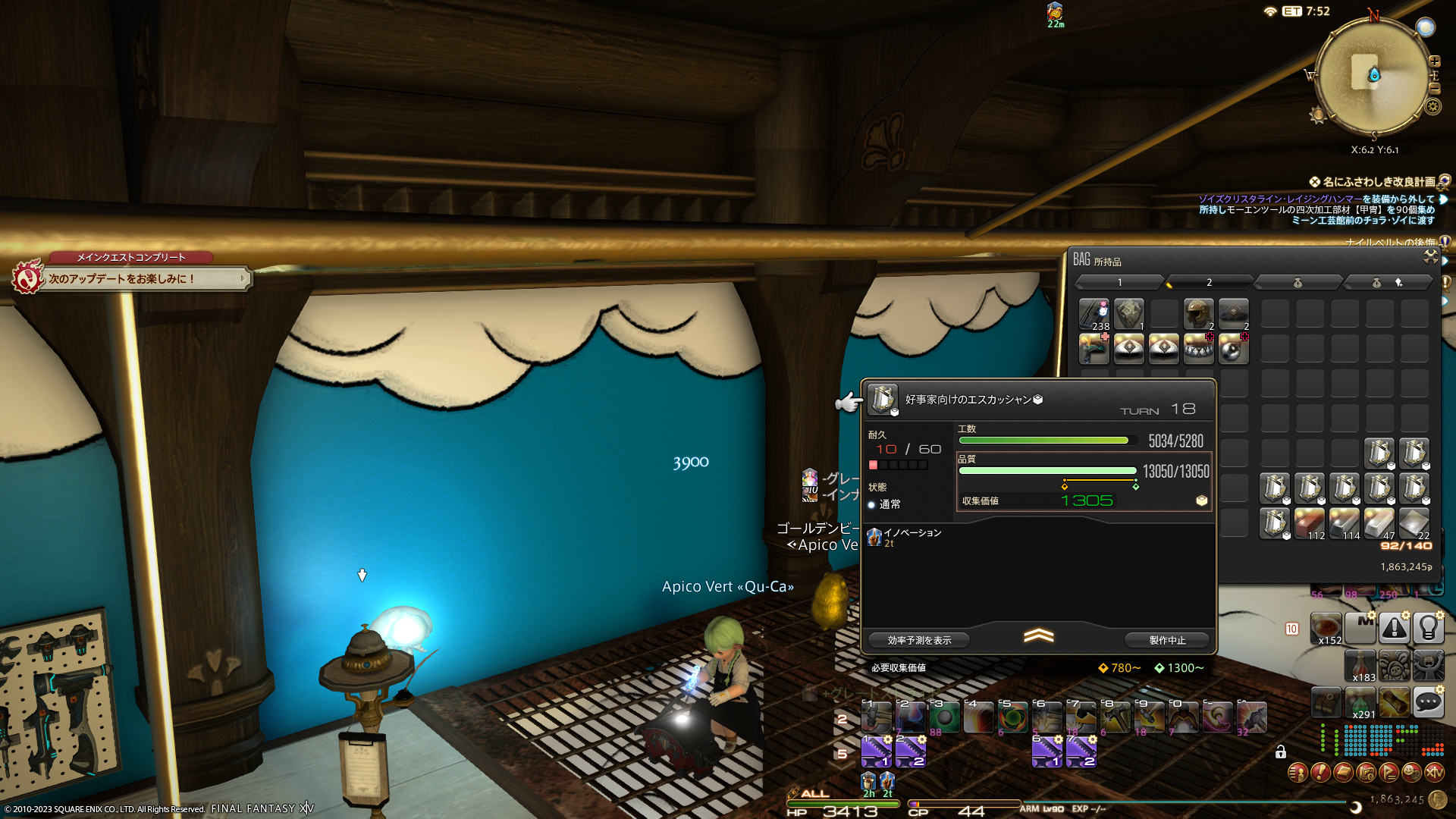Click the 効率予測を表示 button
This screenshot has height=819, width=1456.
(919, 640)
